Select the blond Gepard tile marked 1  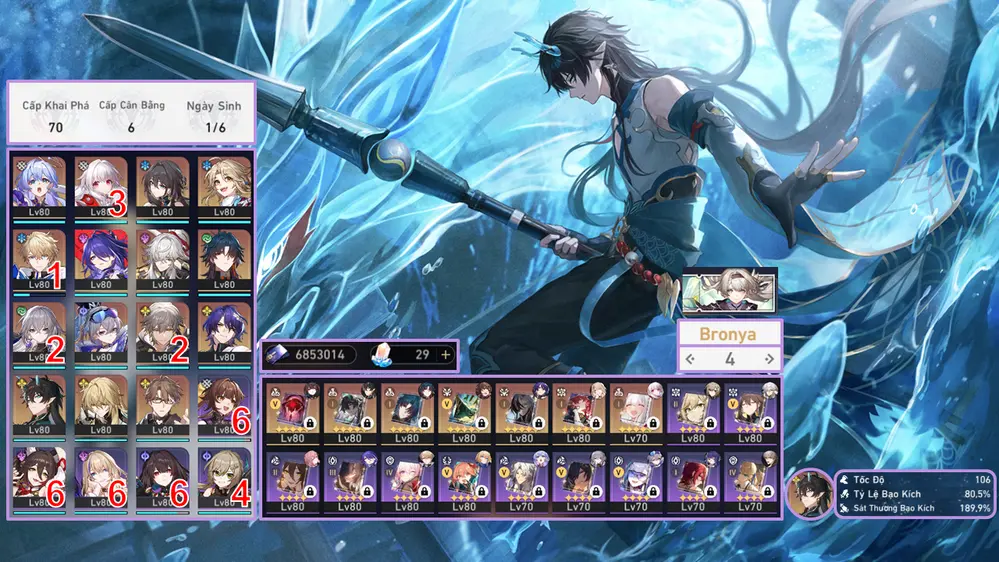coord(40,258)
